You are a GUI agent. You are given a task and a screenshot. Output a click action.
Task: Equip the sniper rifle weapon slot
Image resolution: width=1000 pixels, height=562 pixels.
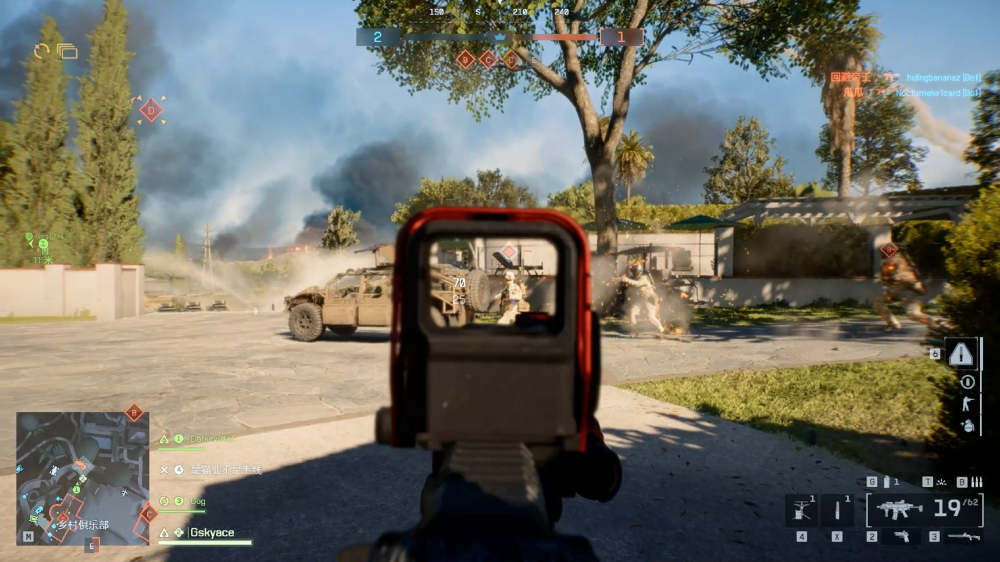click(964, 537)
